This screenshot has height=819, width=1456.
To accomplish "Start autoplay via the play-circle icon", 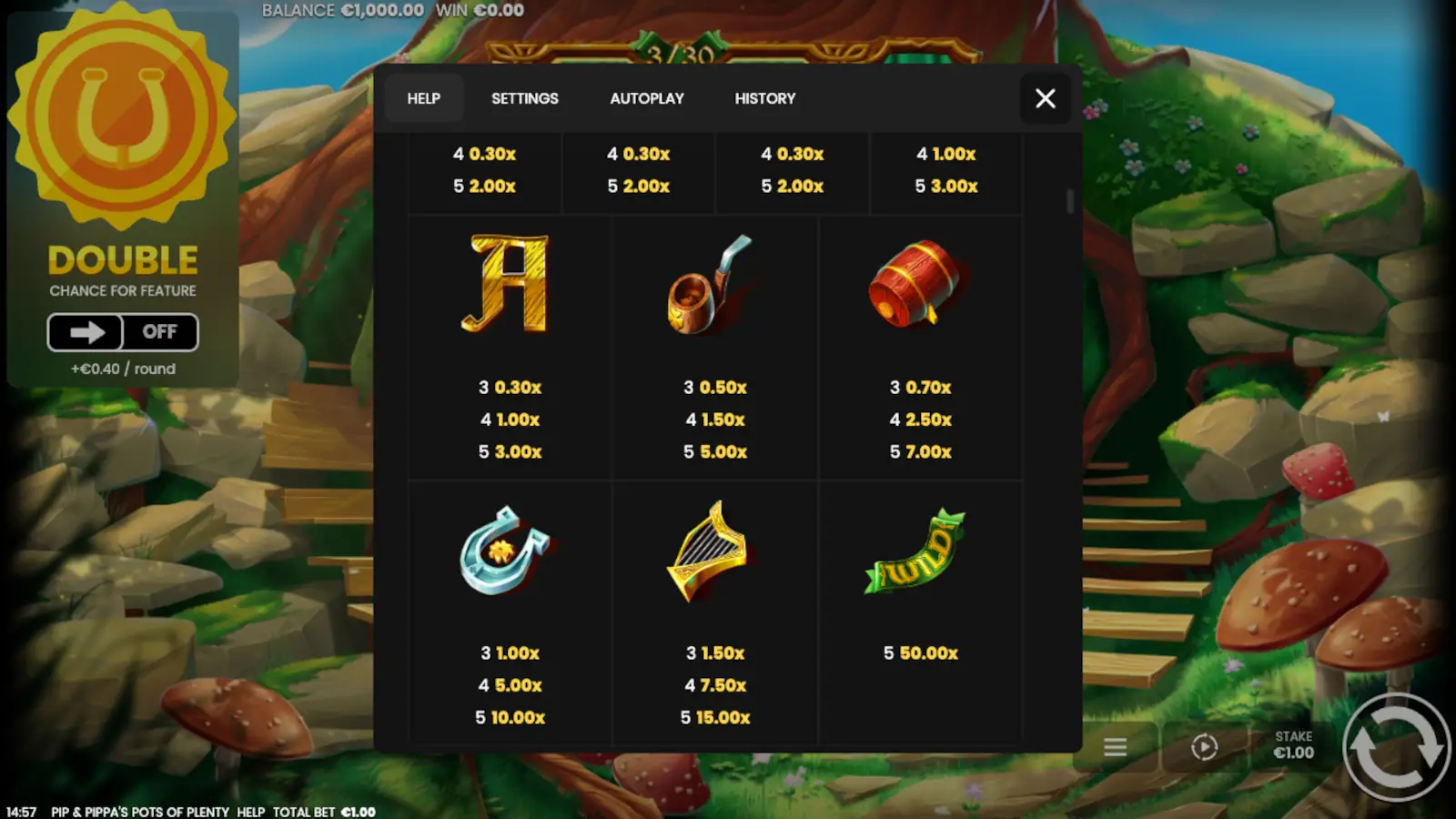I will point(1203,747).
